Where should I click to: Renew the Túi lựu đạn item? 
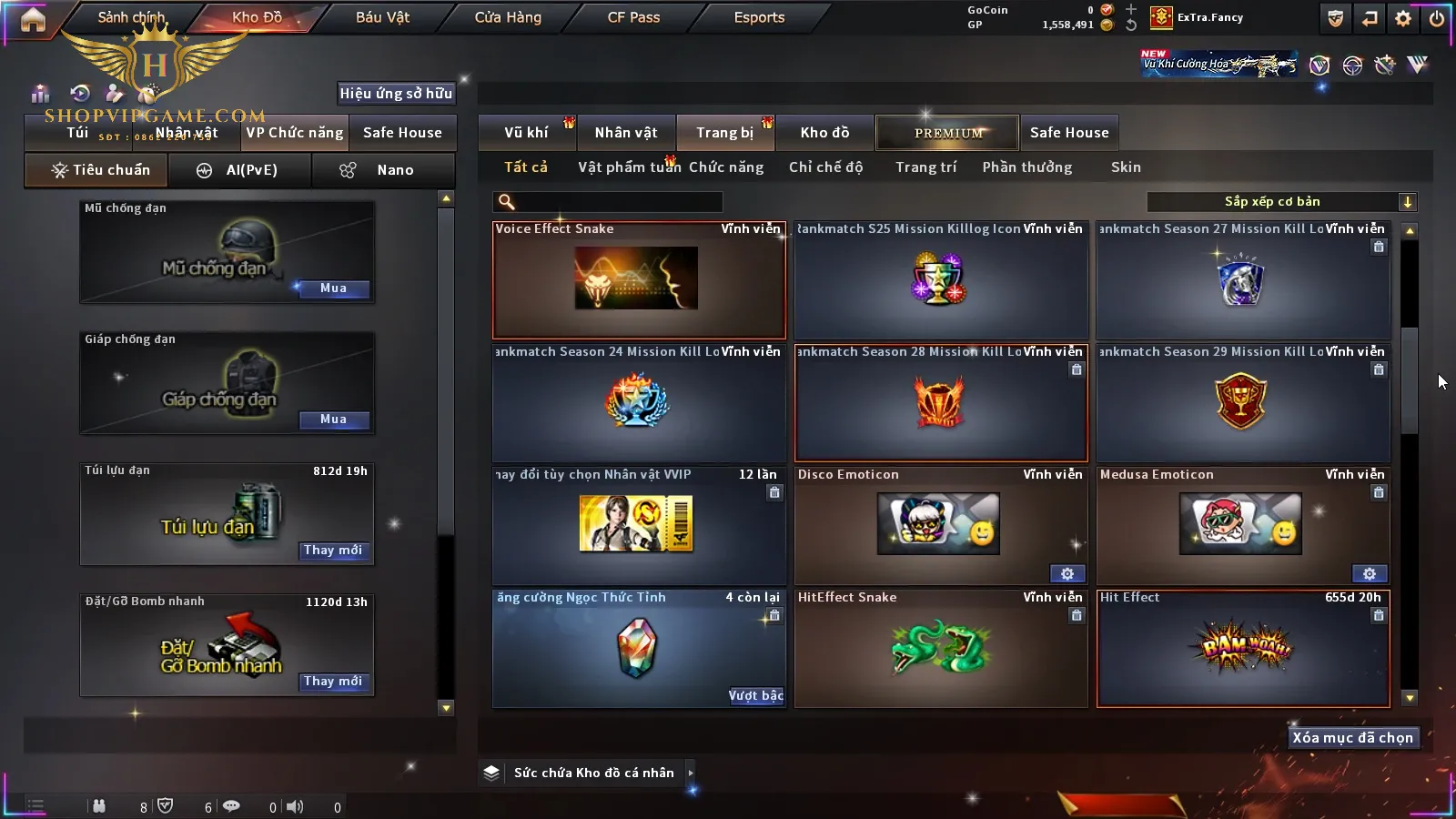click(x=333, y=551)
